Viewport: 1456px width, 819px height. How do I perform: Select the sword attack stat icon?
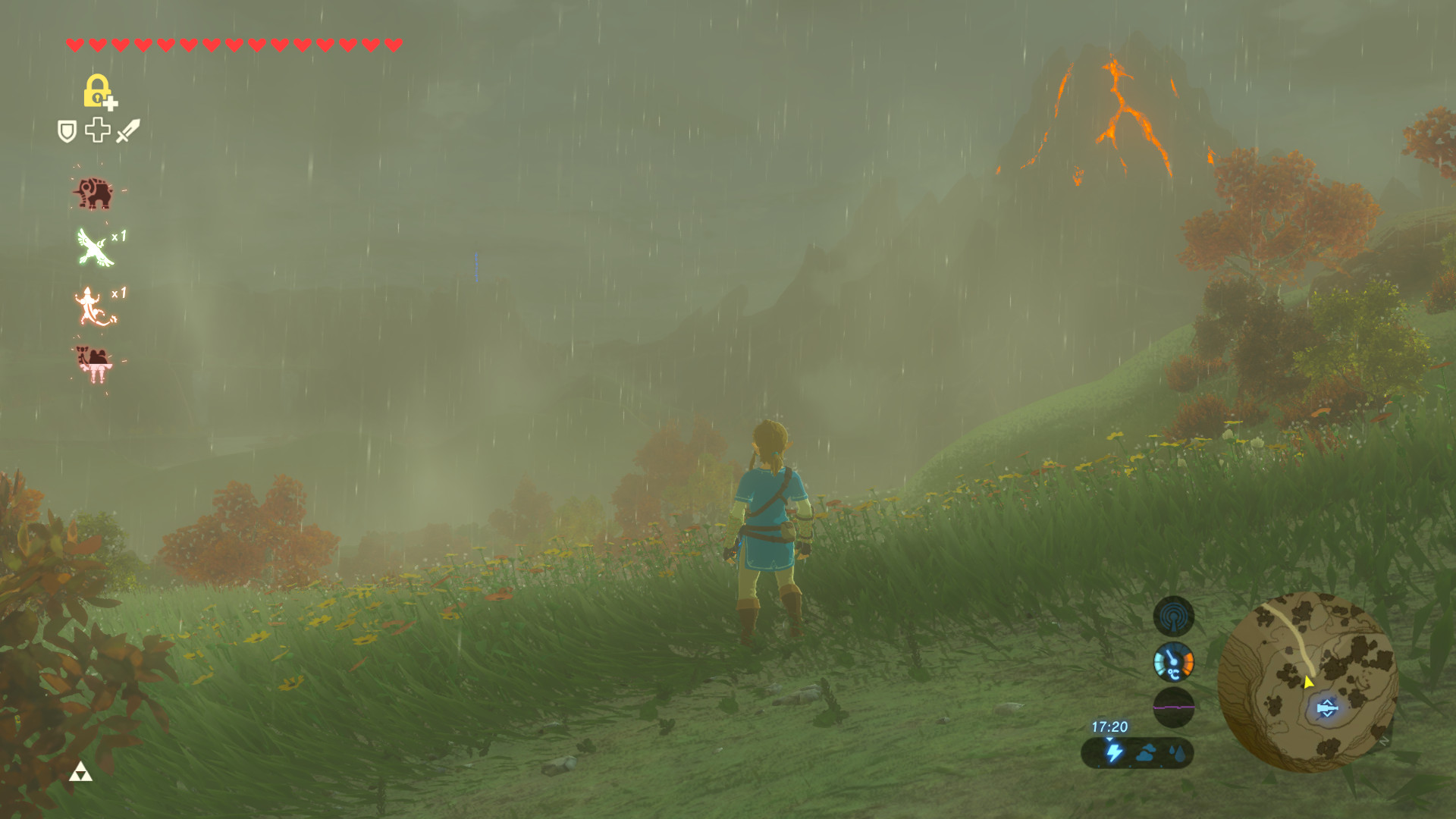[x=127, y=132]
